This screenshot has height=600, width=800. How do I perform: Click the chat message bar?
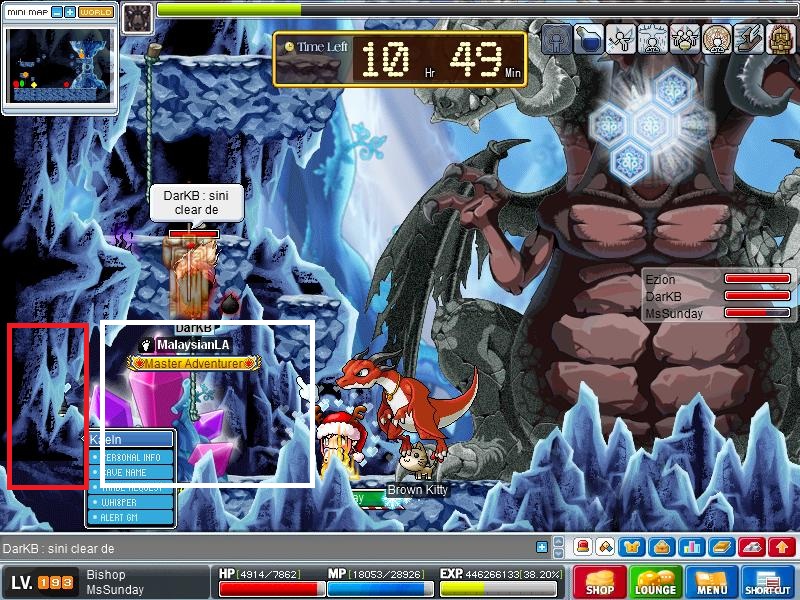(x=270, y=548)
